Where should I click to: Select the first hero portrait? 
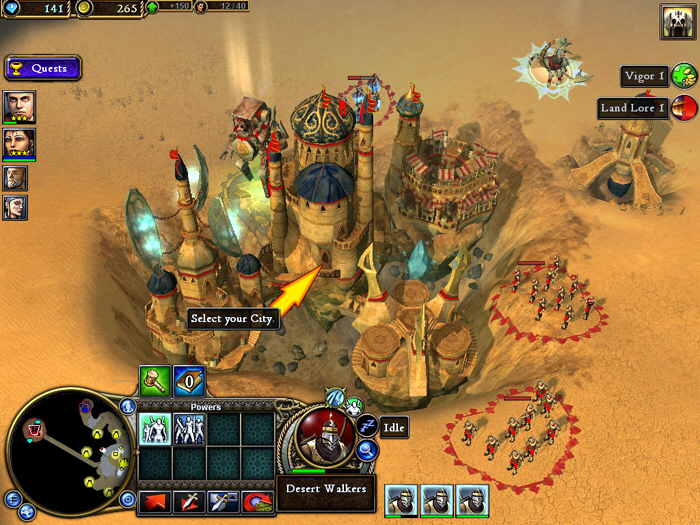pyautogui.click(x=19, y=107)
